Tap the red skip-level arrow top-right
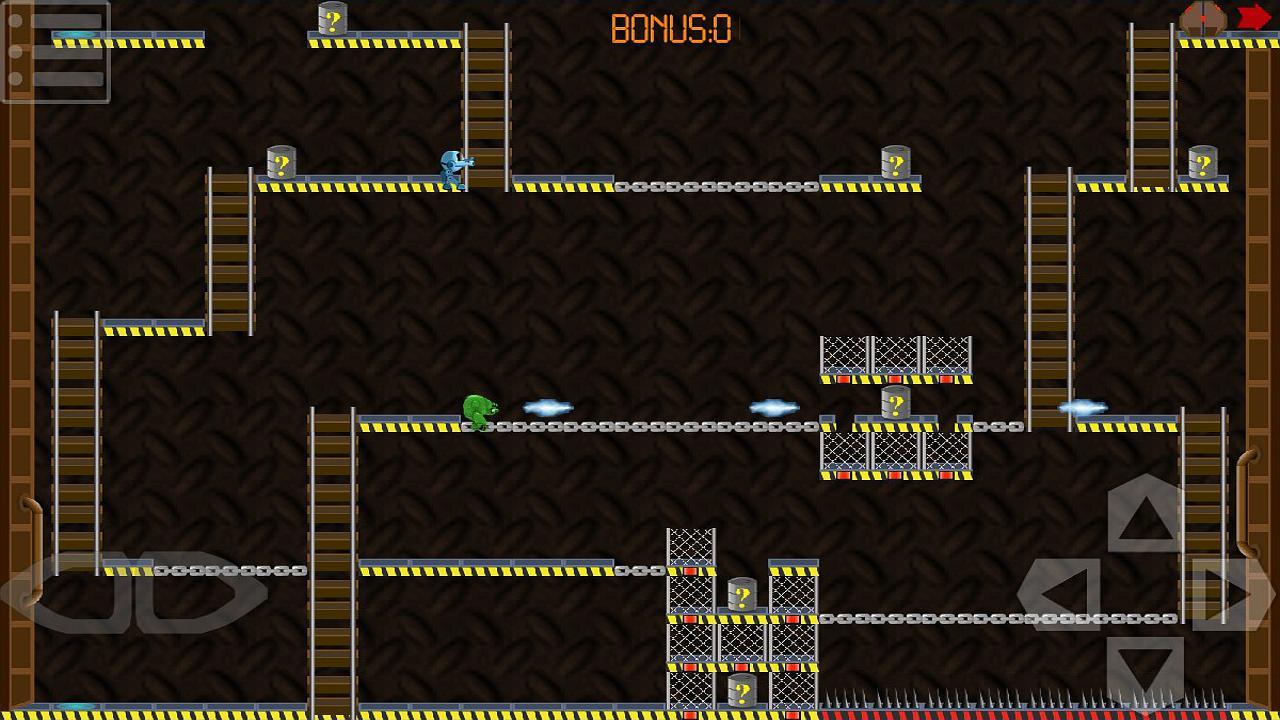The image size is (1280, 720). 1253,17
